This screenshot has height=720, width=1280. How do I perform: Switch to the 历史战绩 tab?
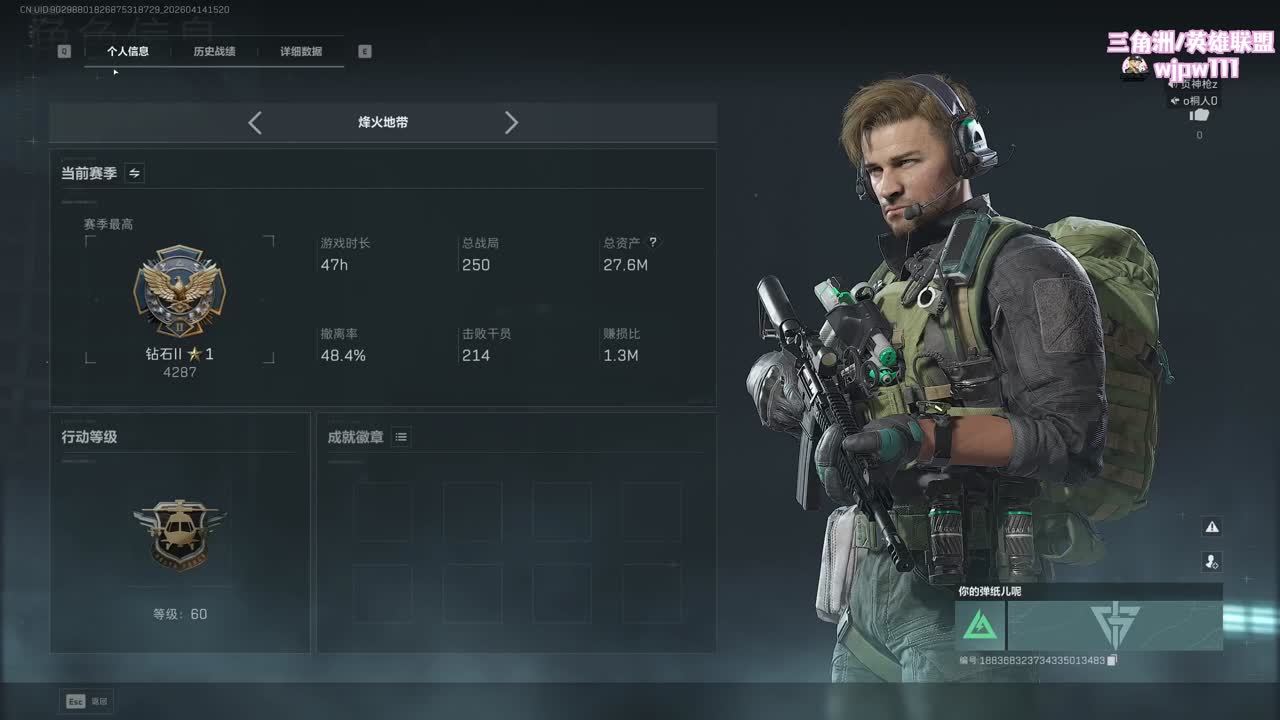pos(214,51)
